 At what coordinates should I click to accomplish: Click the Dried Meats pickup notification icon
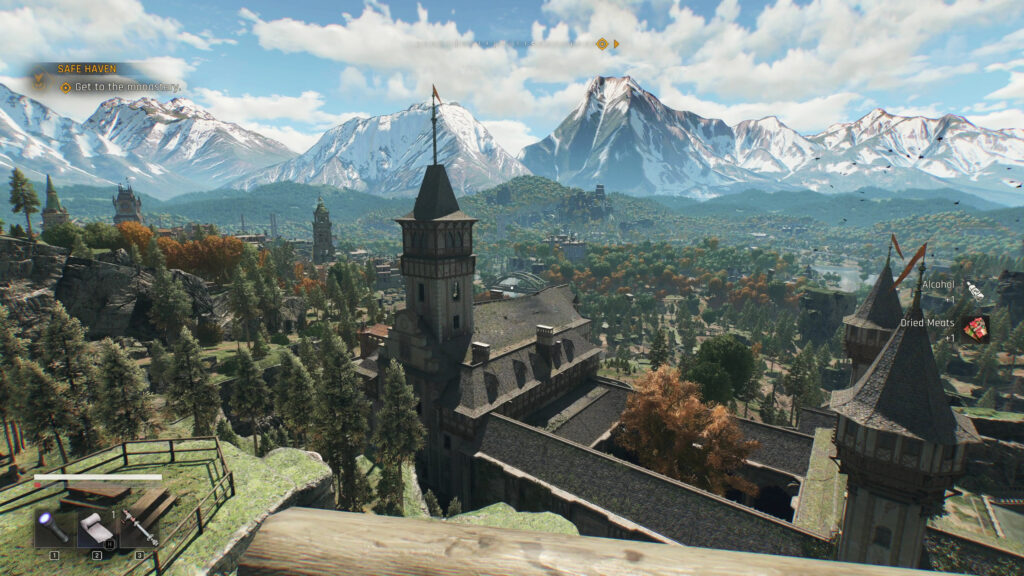pos(975,327)
